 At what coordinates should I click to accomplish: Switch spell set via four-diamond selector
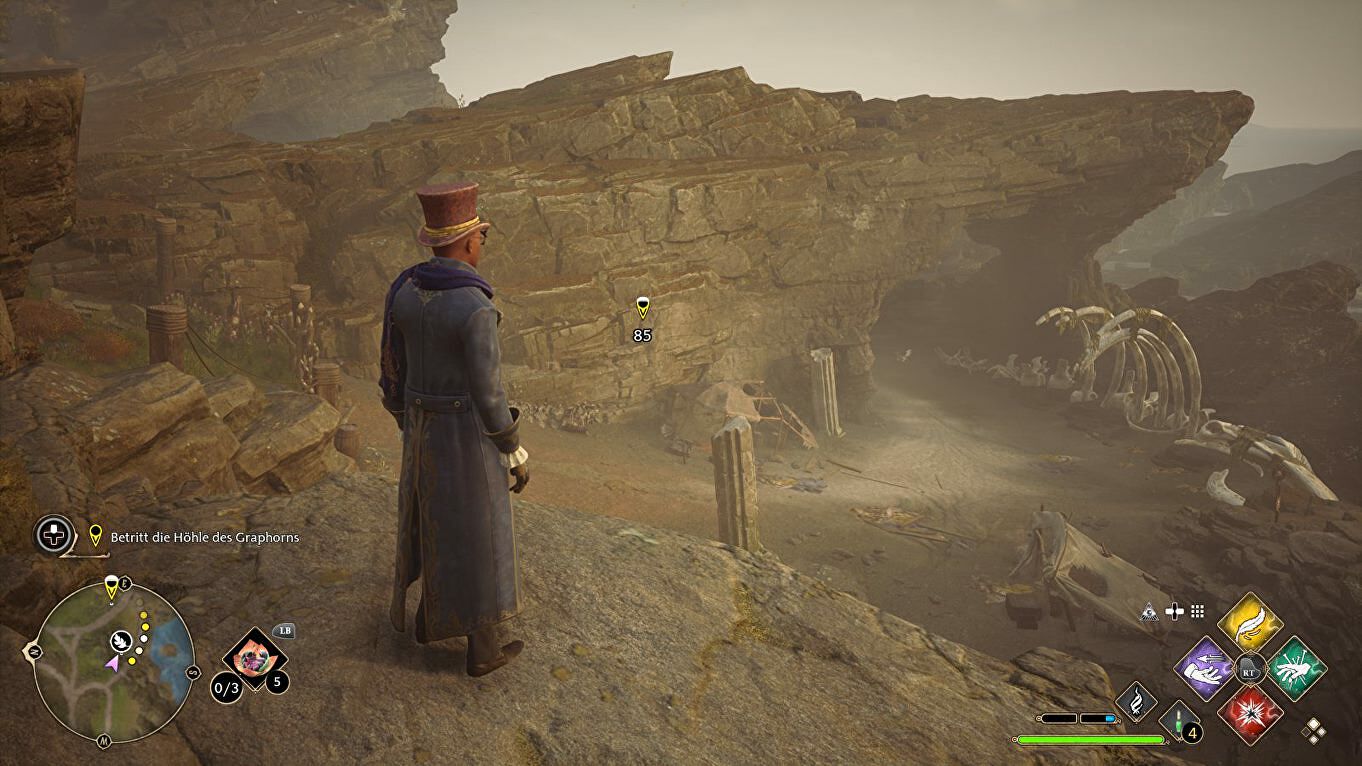point(1313,731)
